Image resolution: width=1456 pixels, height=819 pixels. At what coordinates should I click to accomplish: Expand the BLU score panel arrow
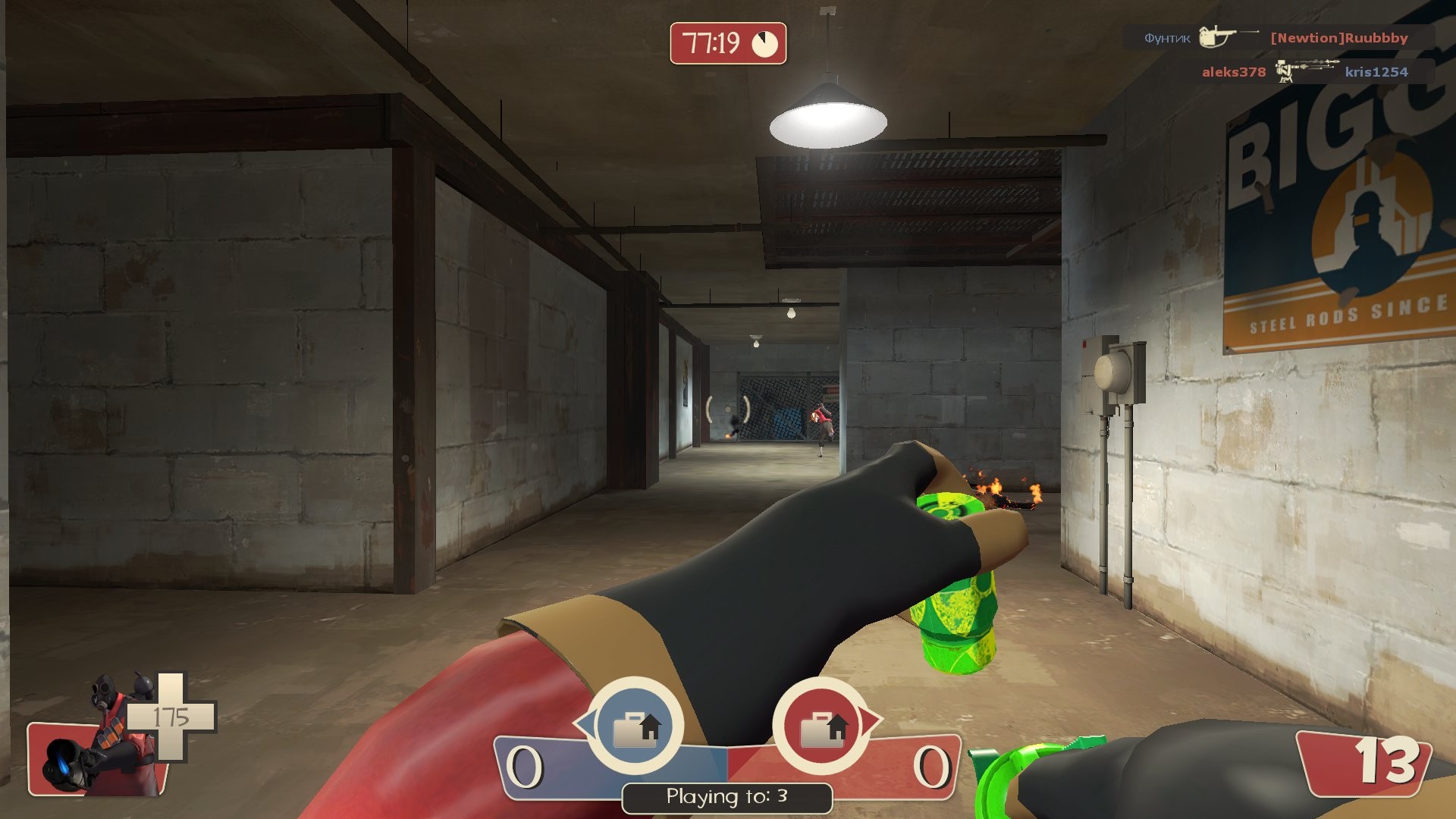tap(586, 724)
